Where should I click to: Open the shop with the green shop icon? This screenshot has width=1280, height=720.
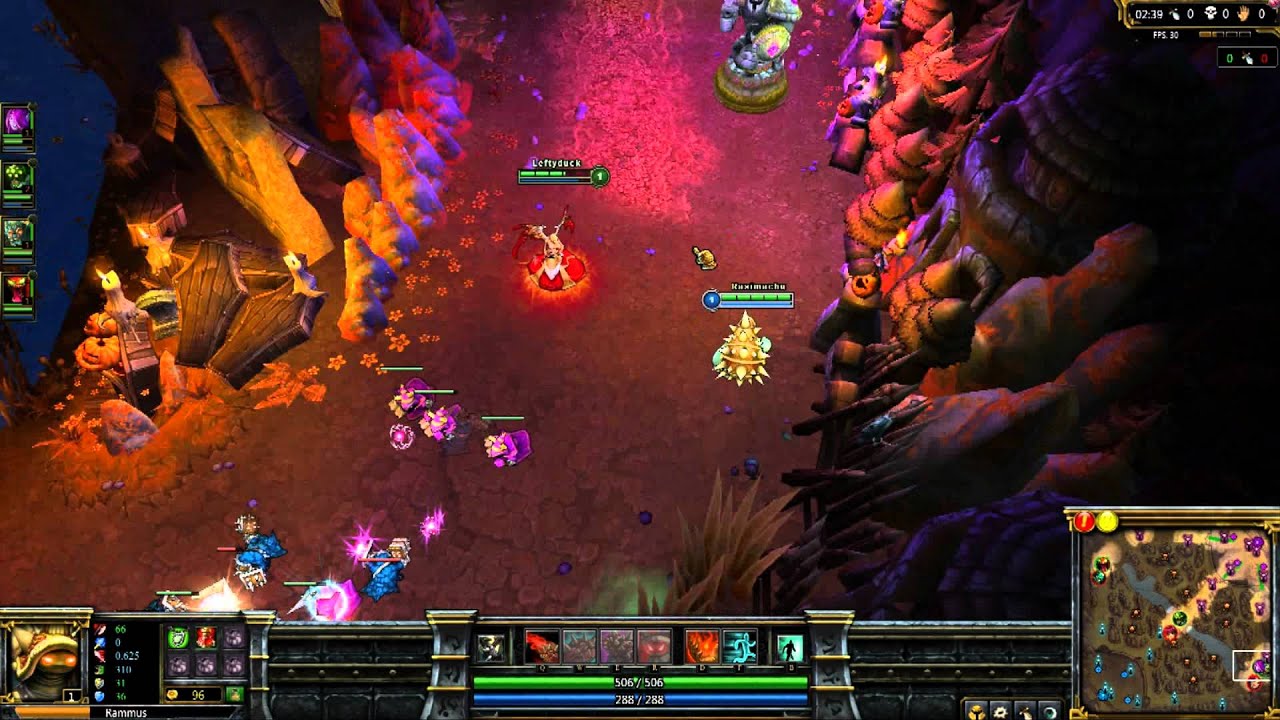coord(234,692)
